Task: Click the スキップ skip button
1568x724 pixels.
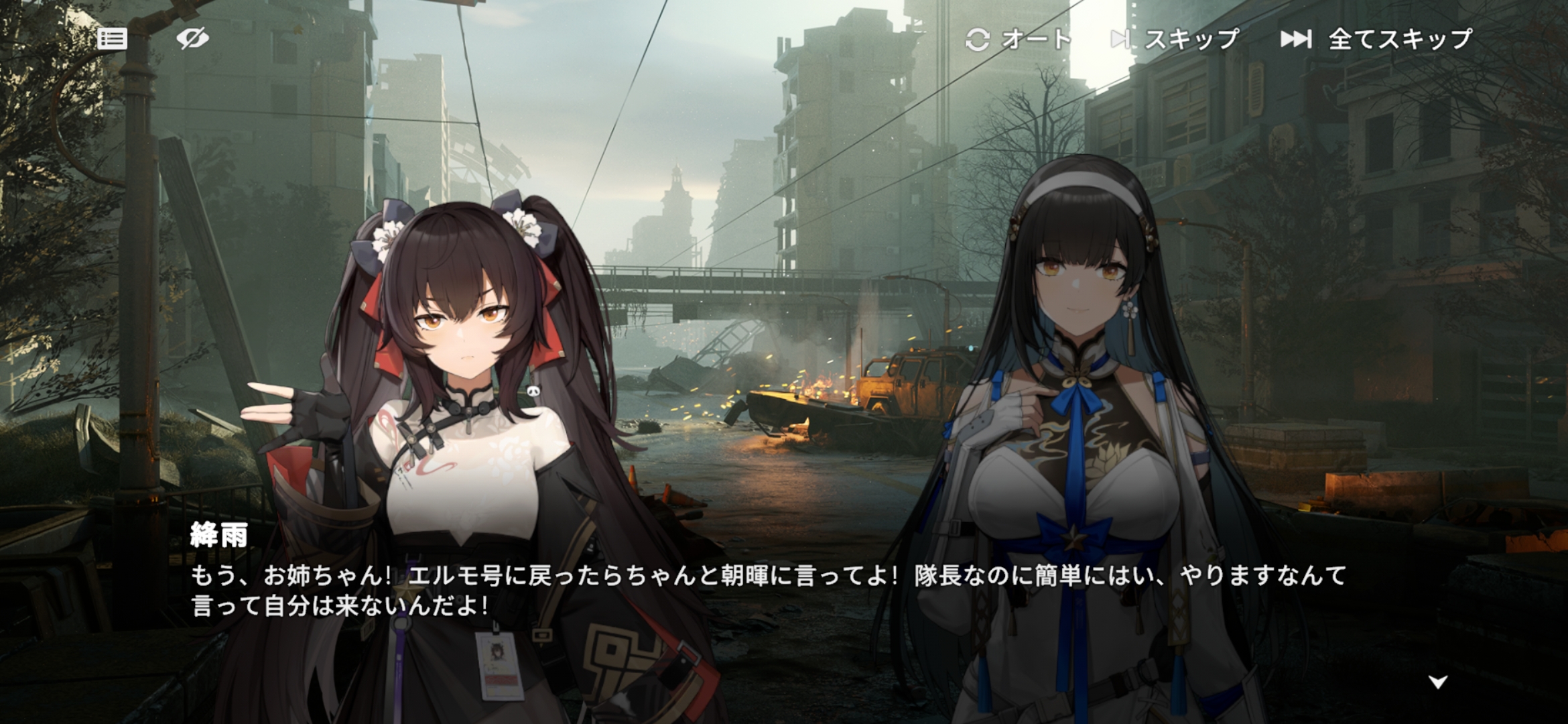Action: (1176, 39)
